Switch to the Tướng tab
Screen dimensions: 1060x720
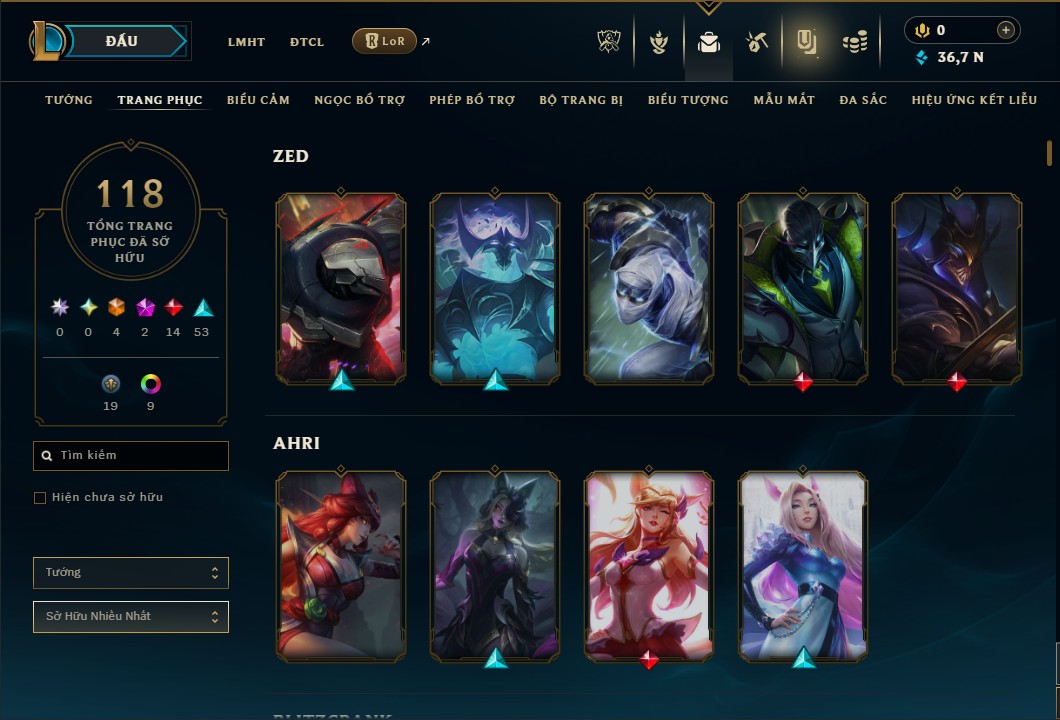click(x=69, y=100)
